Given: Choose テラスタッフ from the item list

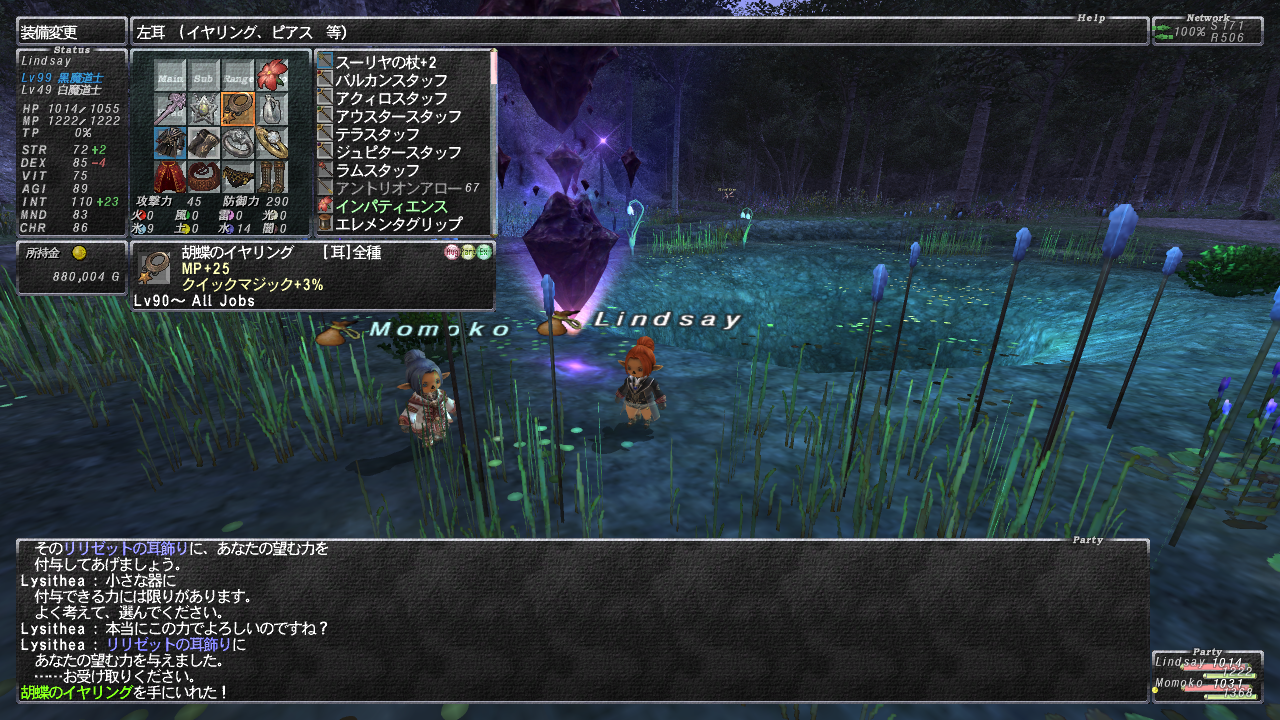Looking at the screenshot, I should 377,134.
